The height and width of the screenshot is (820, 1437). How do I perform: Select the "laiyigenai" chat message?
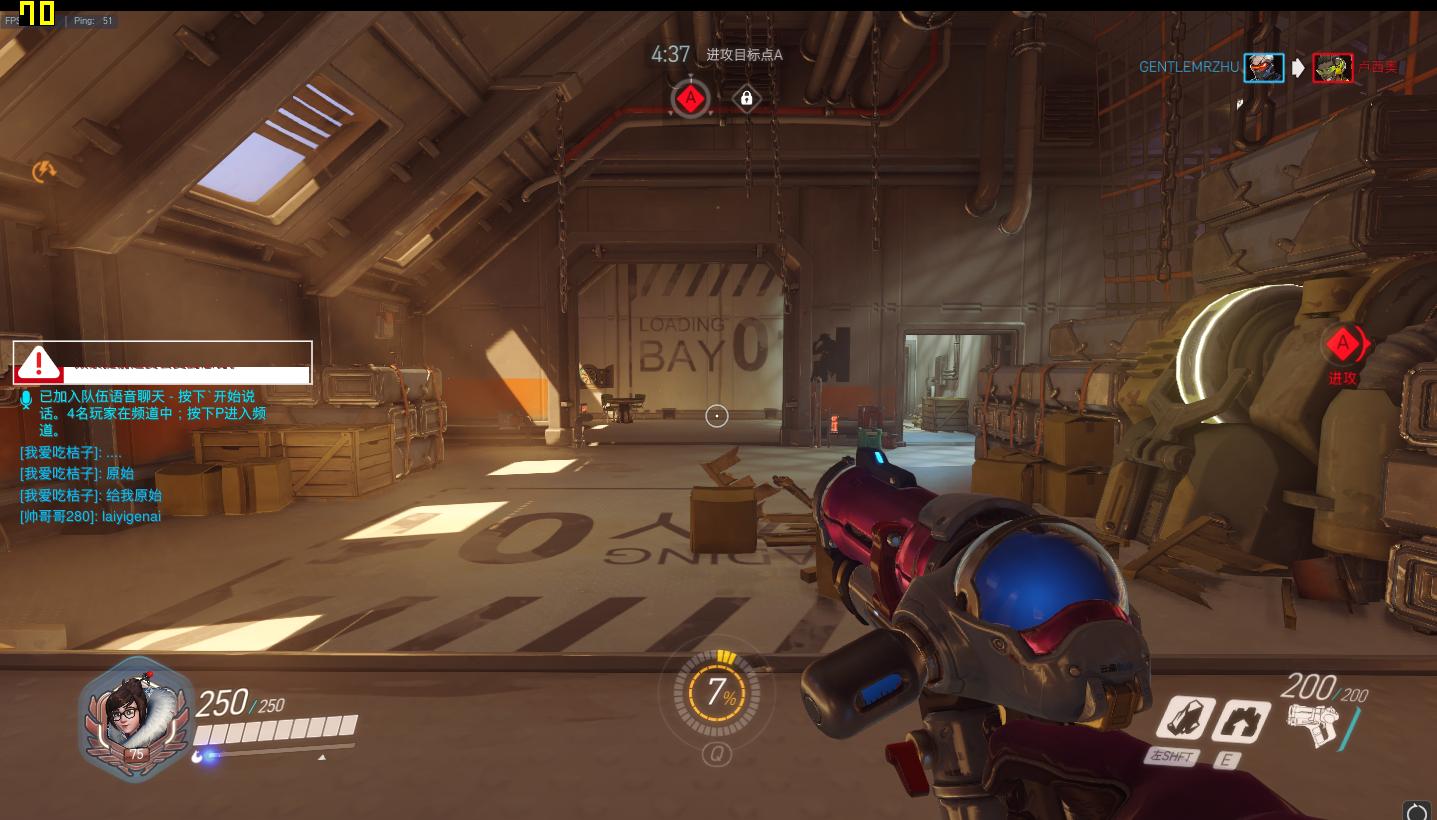[x=90, y=517]
